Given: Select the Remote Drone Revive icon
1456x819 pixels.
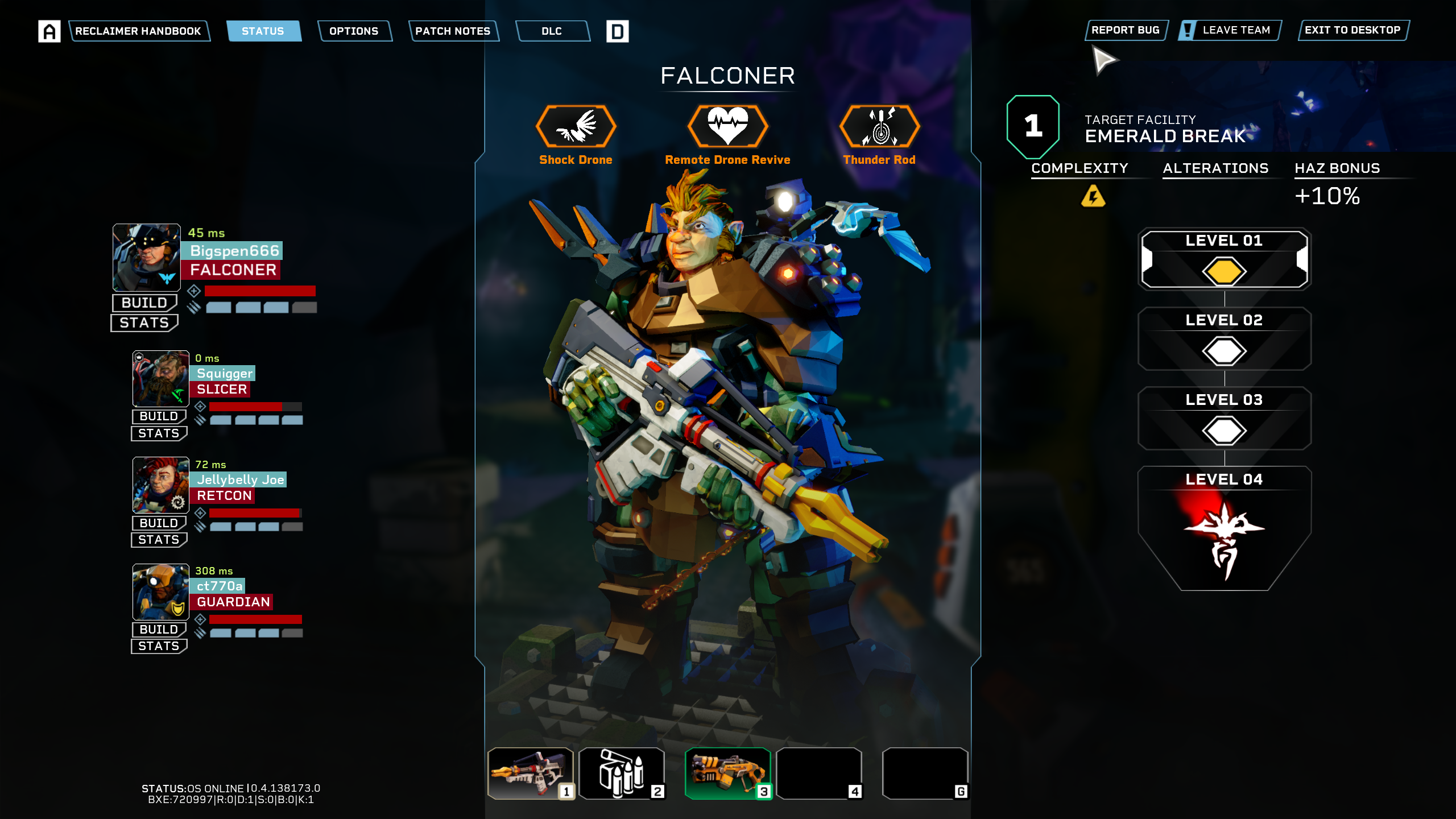Looking at the screenshot, I should point(727,126).
